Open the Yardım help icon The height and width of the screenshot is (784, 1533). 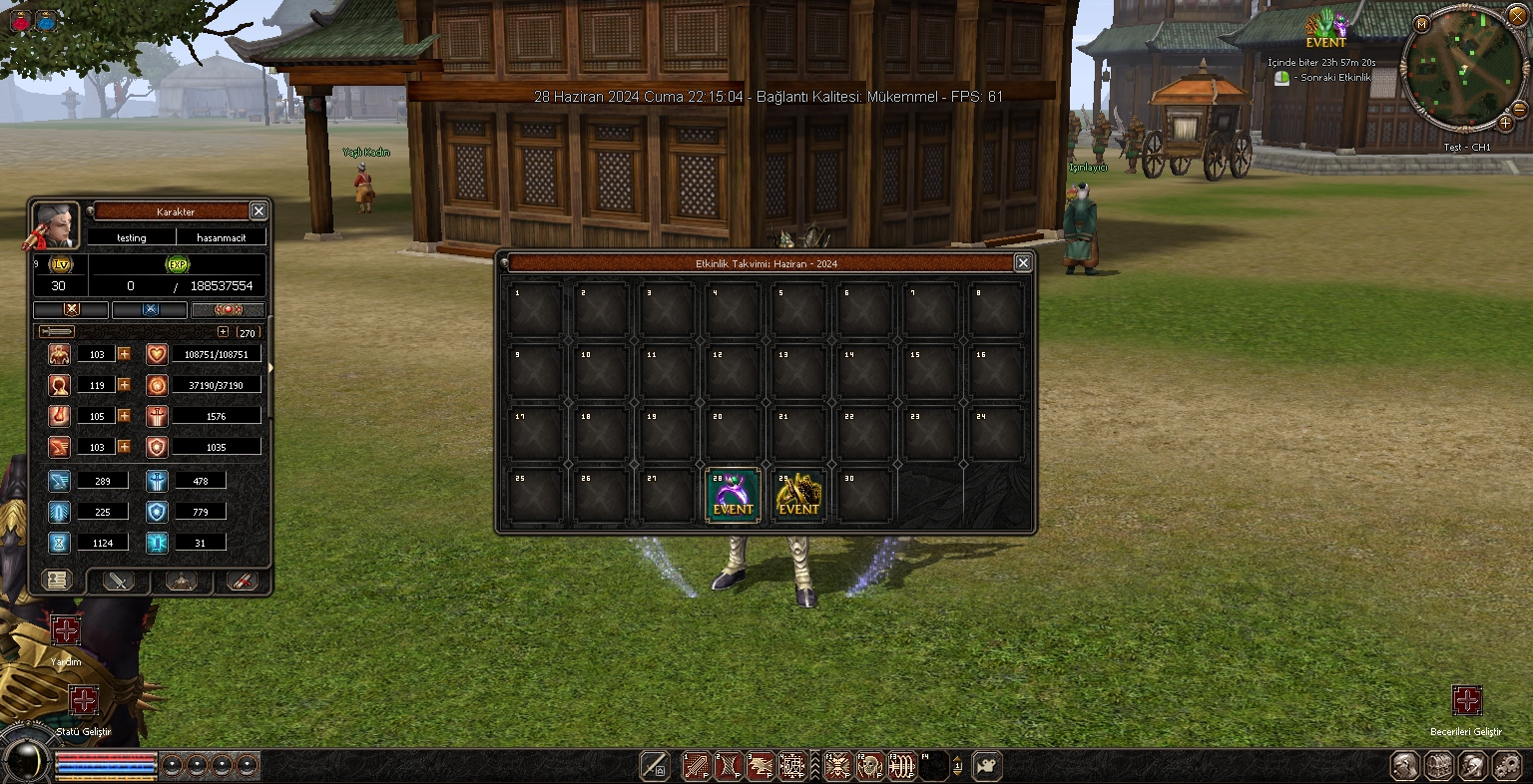click(x=66, y=630)
